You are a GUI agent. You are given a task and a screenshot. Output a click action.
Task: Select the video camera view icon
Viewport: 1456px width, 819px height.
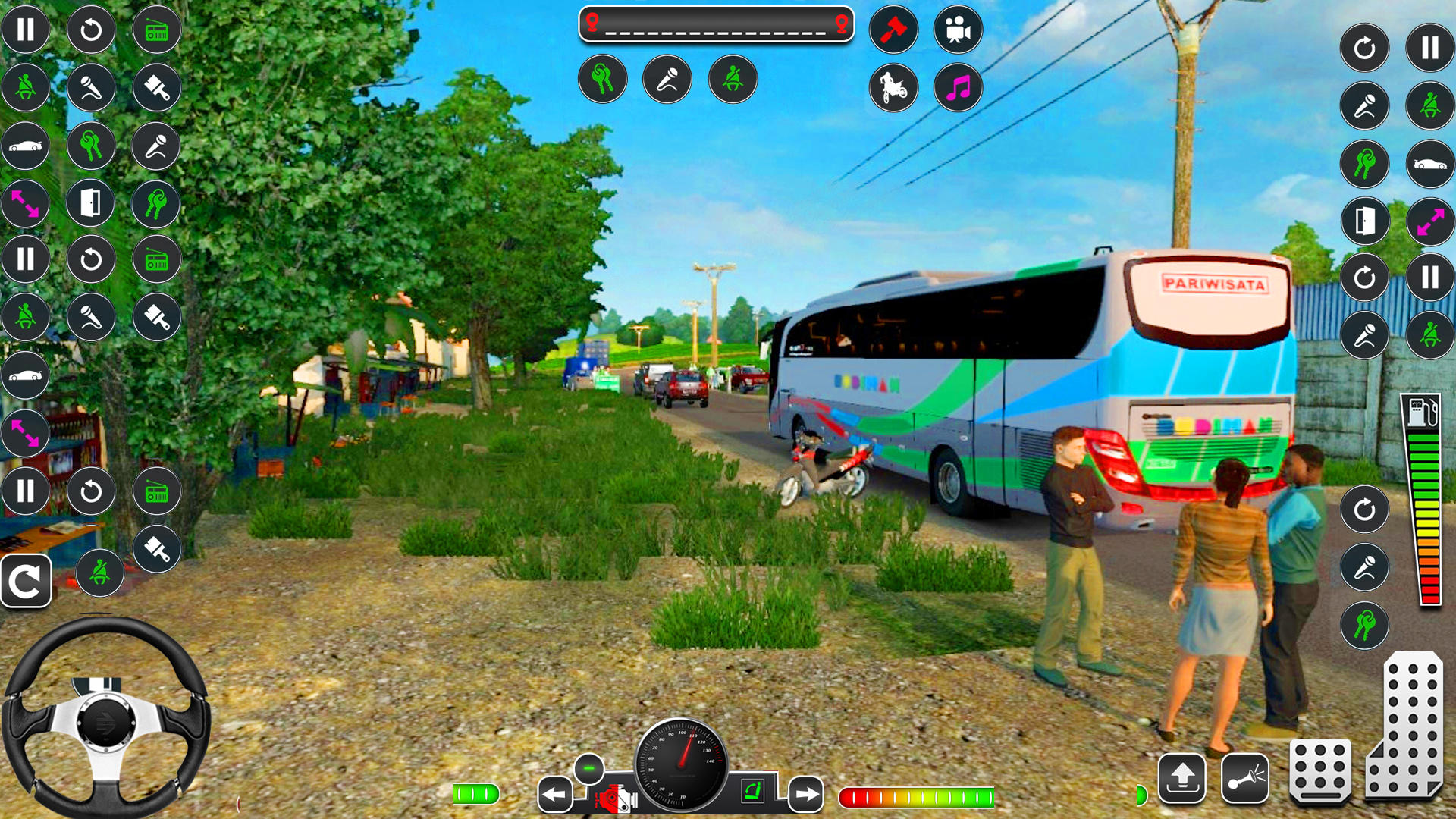coord(958,30)
